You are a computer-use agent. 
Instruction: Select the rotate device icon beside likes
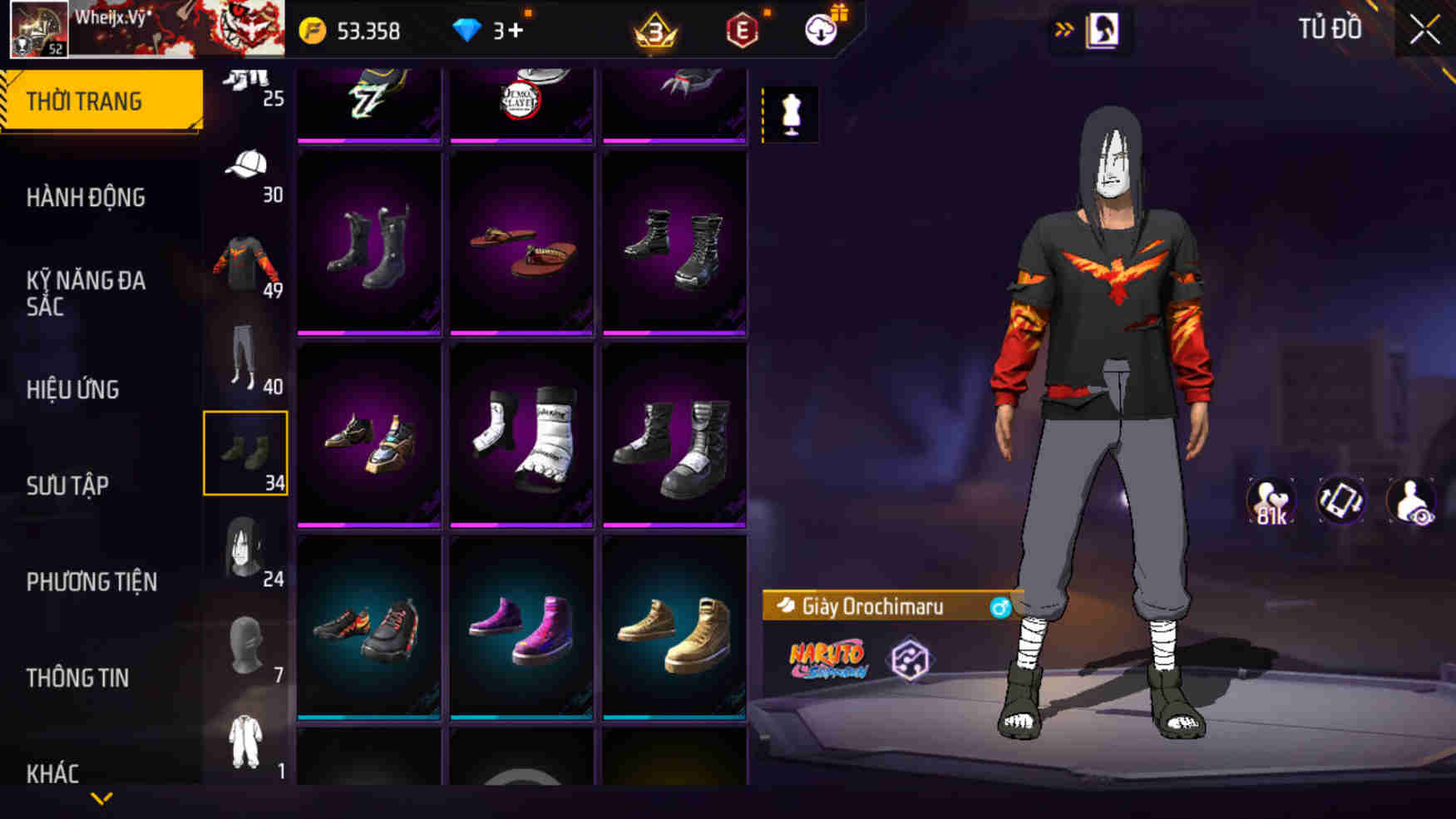[1341, 500]
